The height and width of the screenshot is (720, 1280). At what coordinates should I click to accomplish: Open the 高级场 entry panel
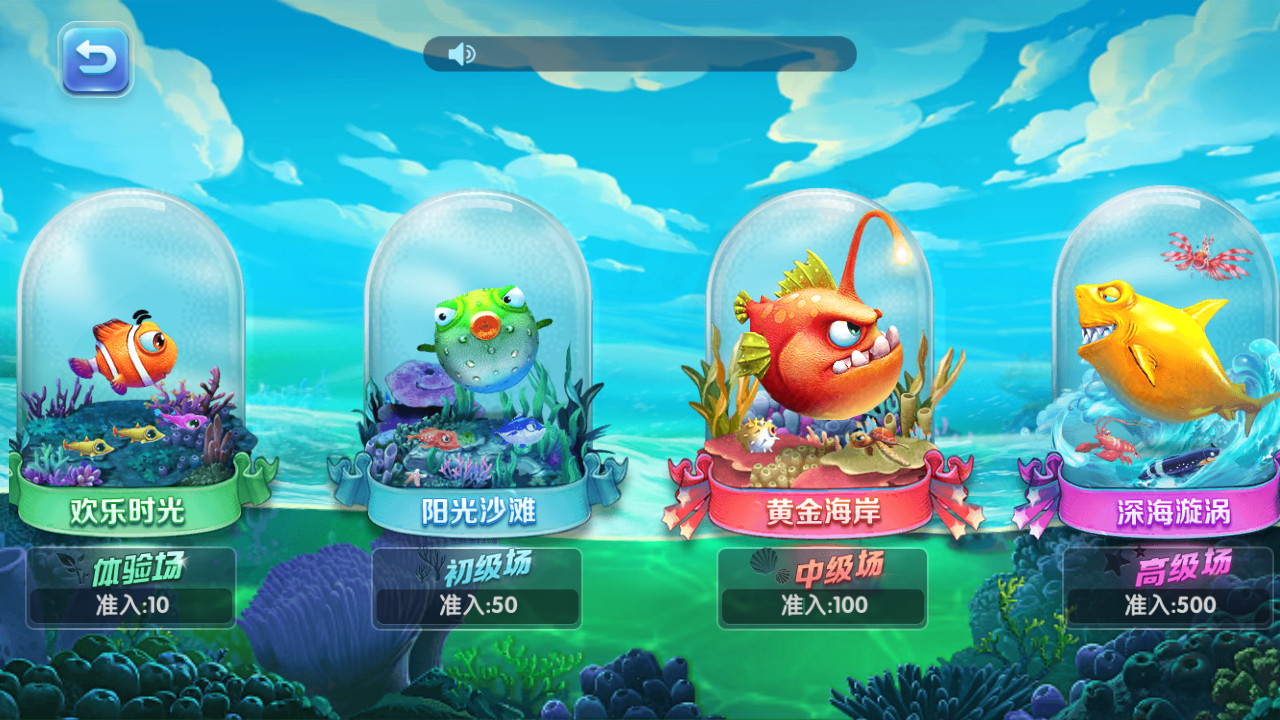coord(1168,587)
